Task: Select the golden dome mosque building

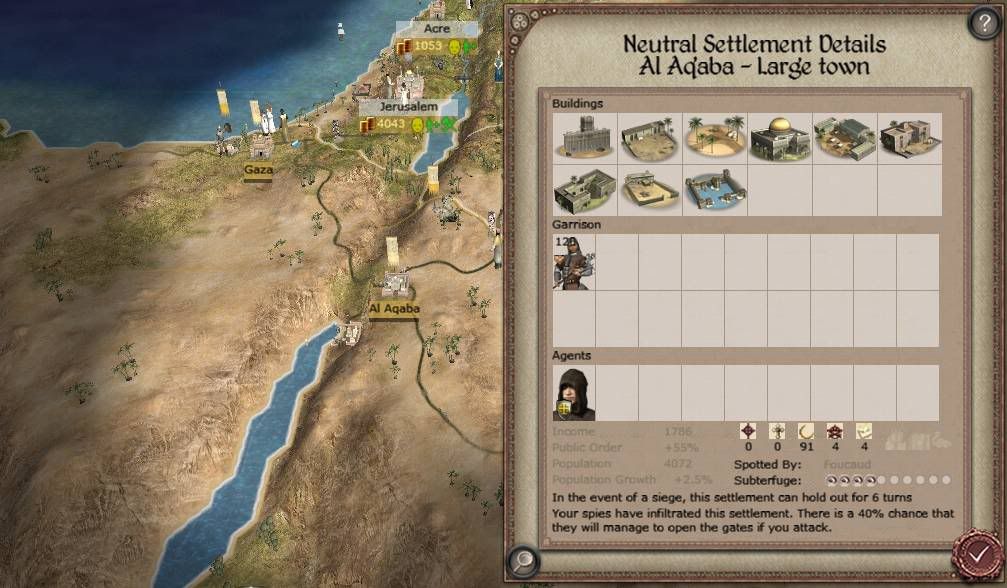Action: click(780, 138)
